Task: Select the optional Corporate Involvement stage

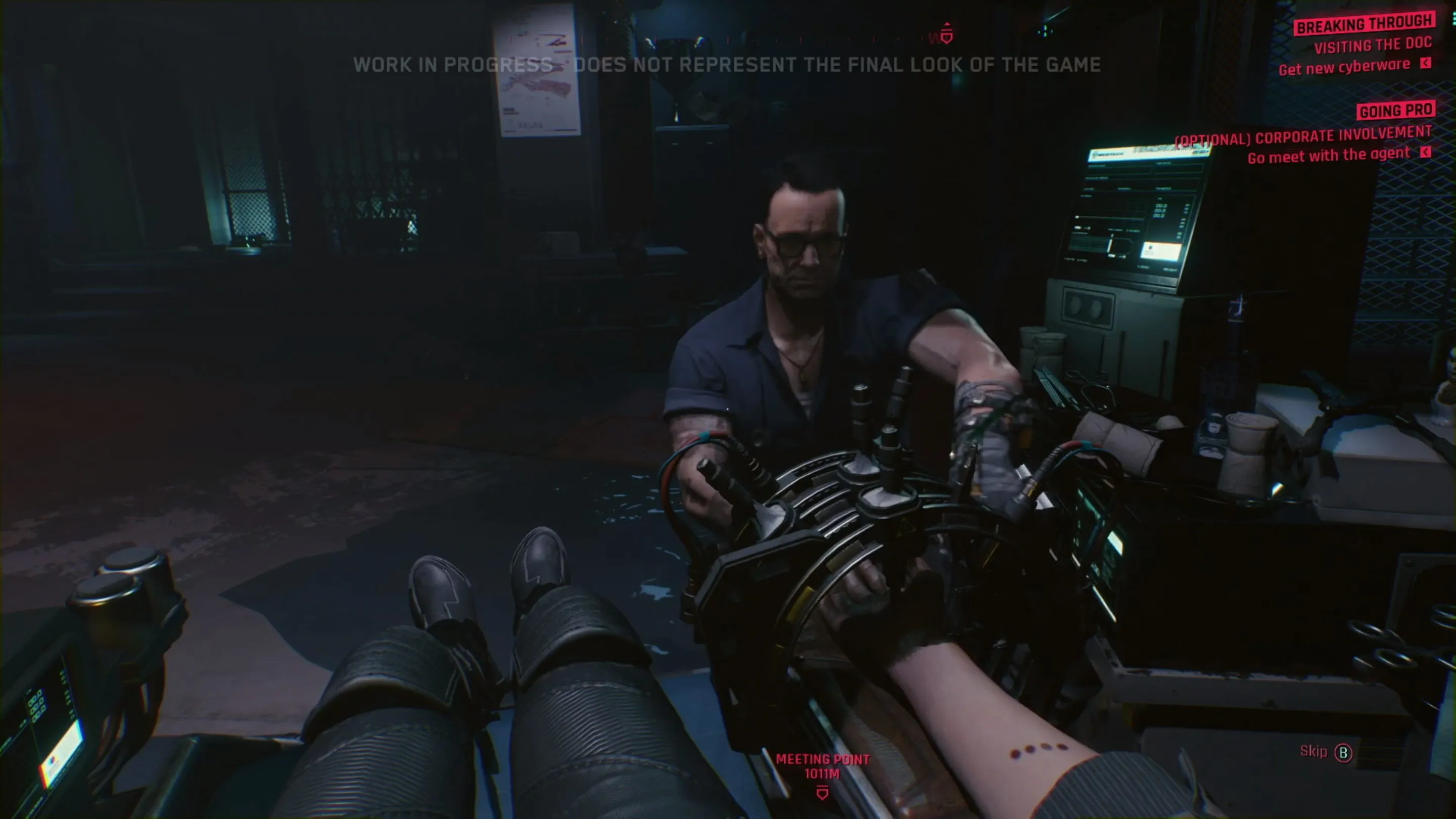Action: coord(1303,136)
